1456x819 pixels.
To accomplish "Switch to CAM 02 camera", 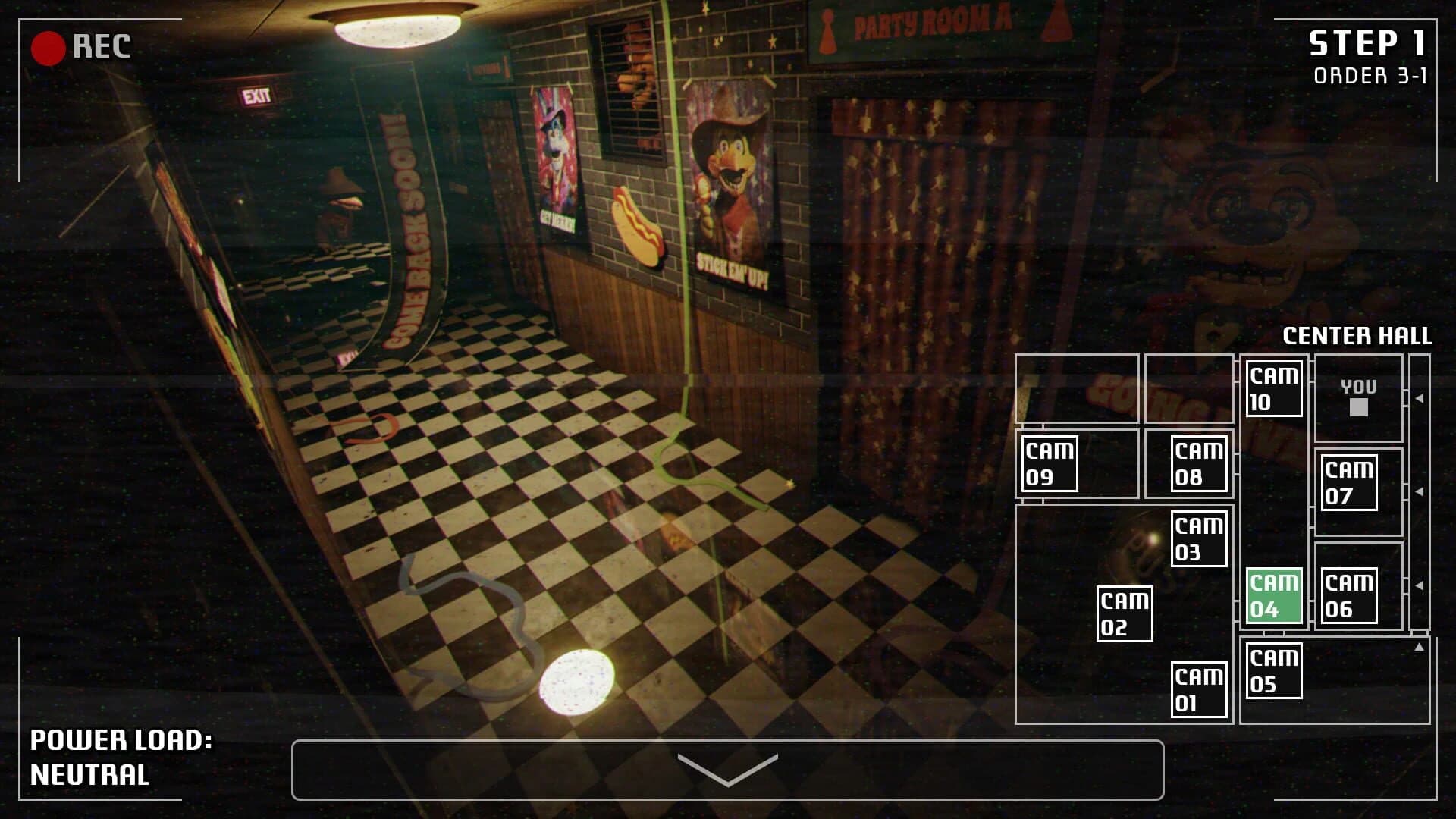I will coord(1125,612).
